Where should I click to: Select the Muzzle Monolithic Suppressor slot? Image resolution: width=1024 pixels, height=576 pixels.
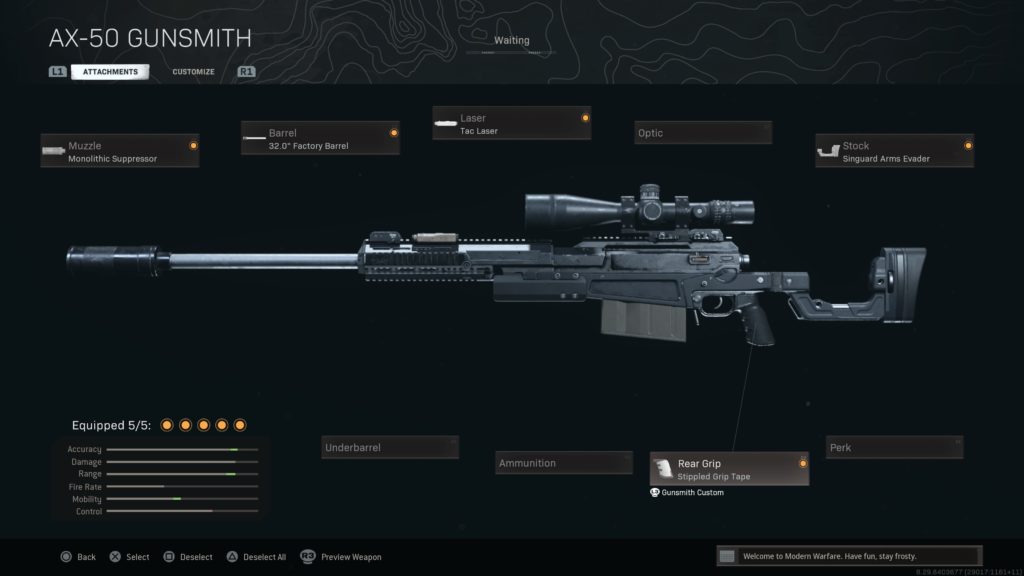pos(120,151)
